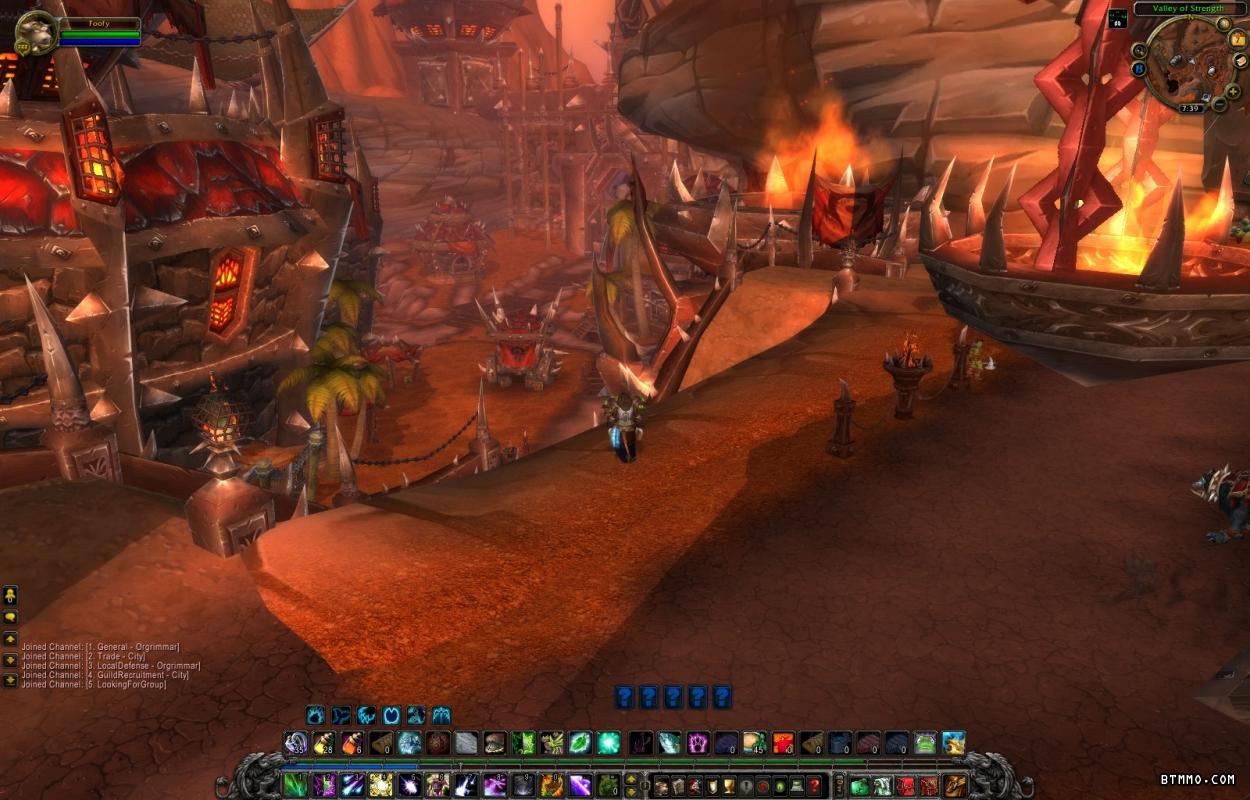1250x800 pixels.
Task: Click the red question mark help button
Action: 815,785
